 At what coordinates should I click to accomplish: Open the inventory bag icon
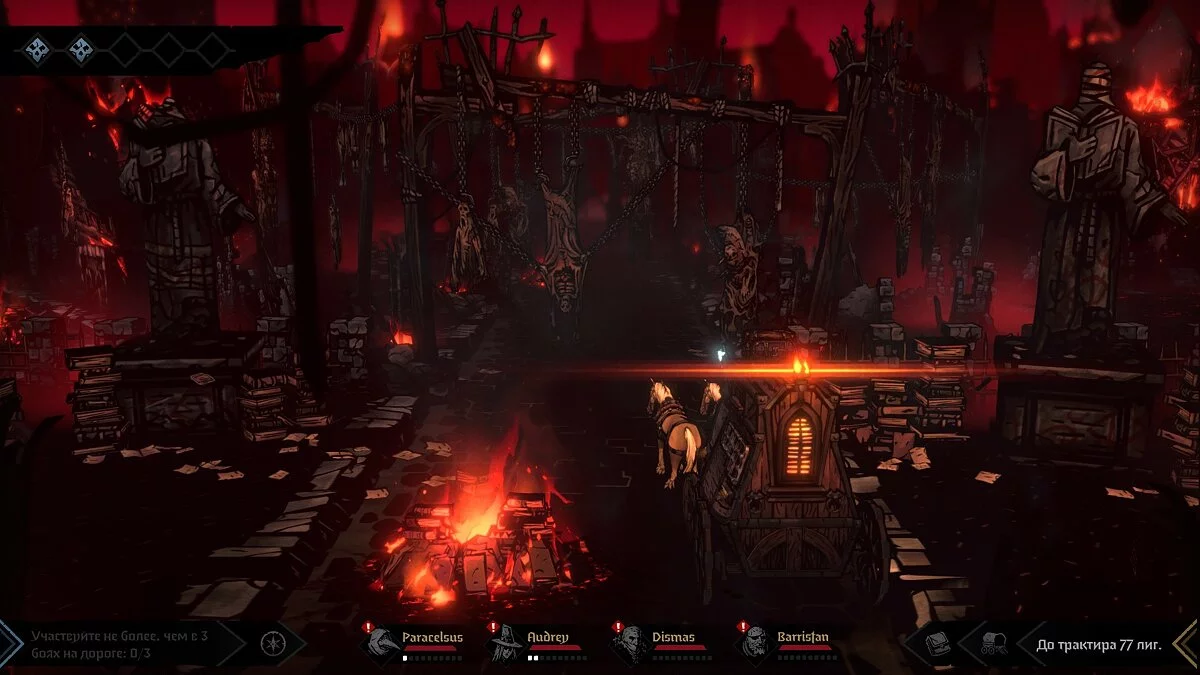(x=939, y=643)
